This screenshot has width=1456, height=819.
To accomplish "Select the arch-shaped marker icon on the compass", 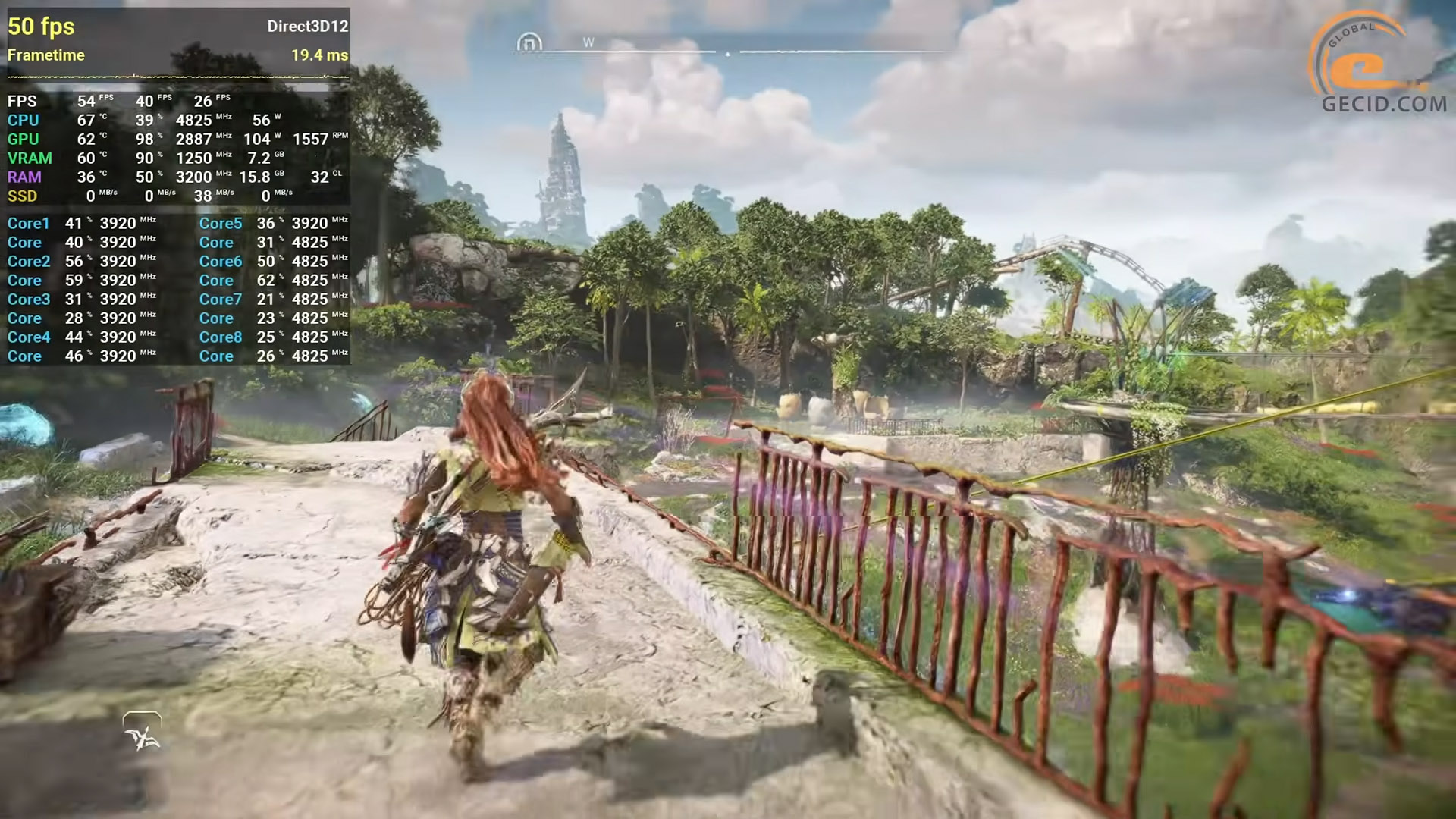I will pos(529,42).
